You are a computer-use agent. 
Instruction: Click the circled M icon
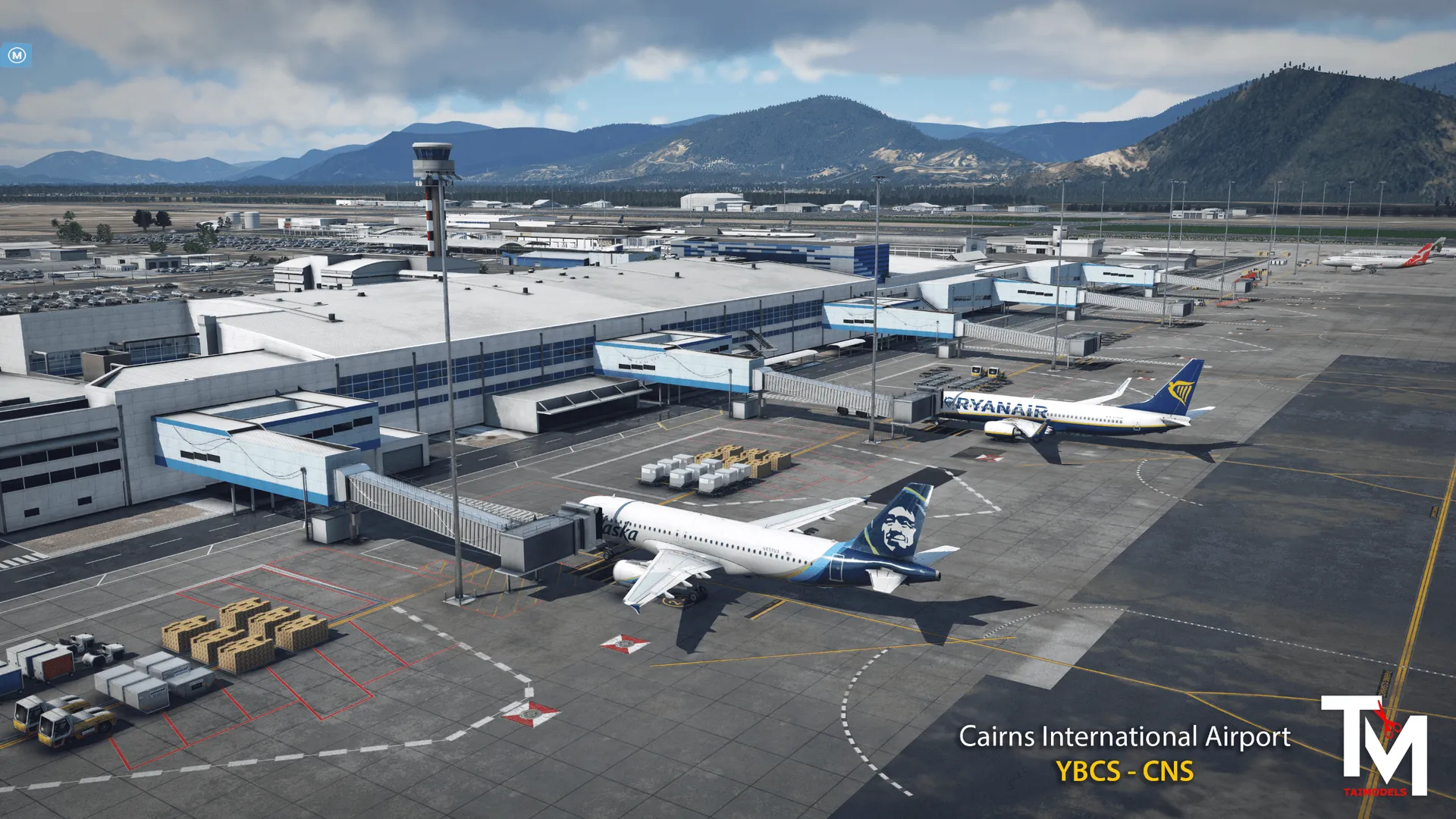click(x=17, y=55)
